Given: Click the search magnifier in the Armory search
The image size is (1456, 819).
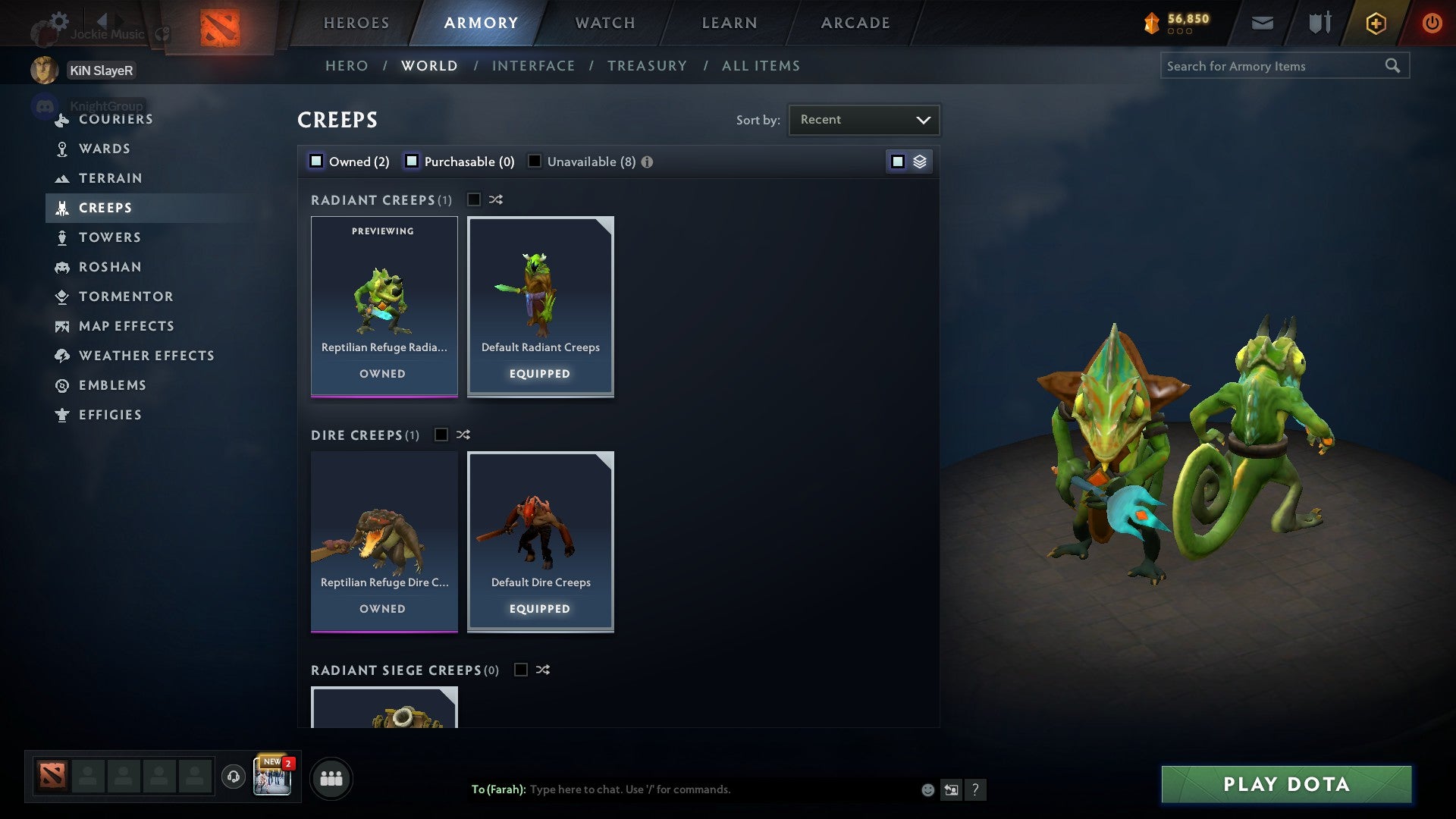Looking at the screenshot, I should click(1394, 65).
